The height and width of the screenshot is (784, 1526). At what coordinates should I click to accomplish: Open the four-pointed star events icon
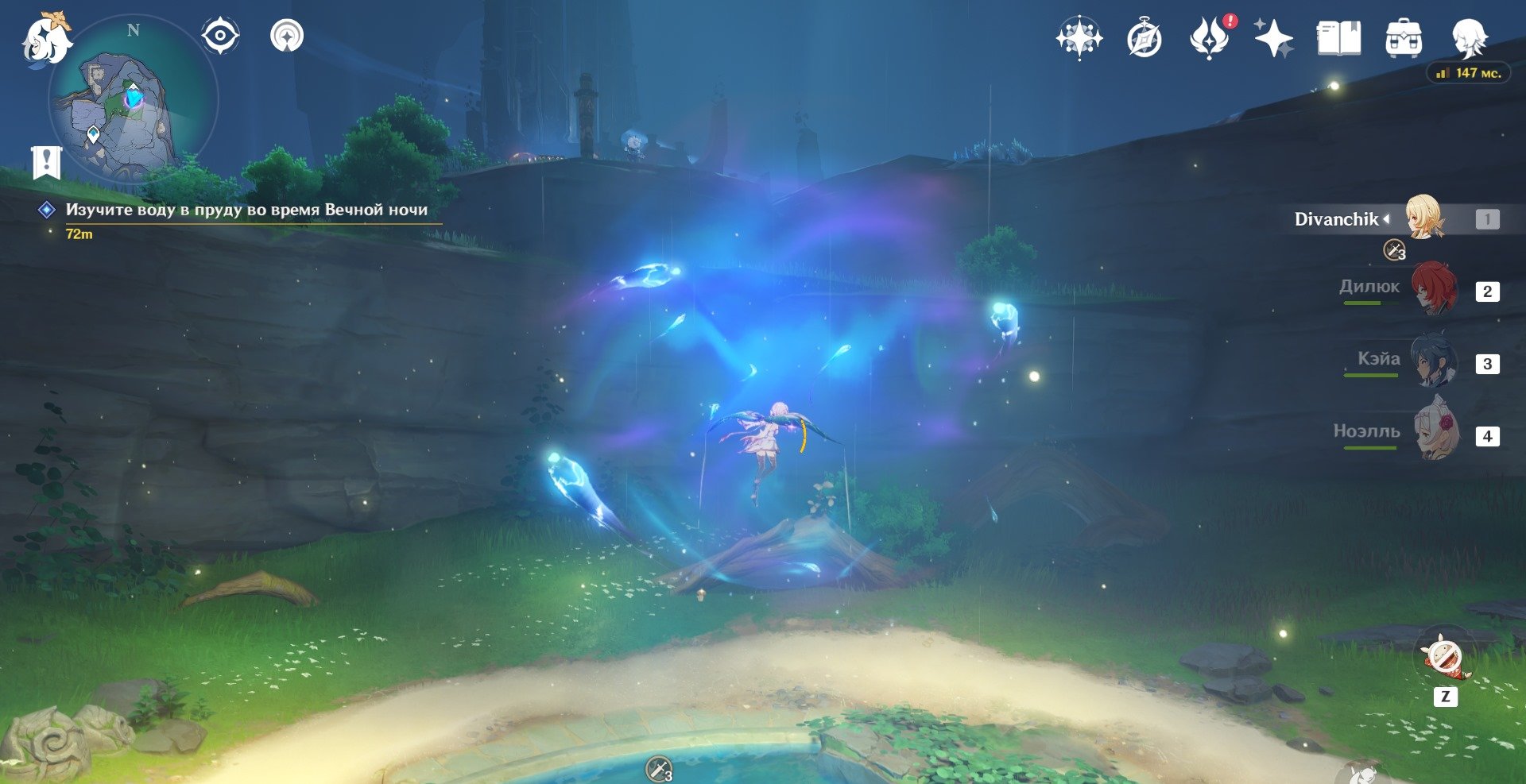pyautogui.click(x=1273, y=38)
